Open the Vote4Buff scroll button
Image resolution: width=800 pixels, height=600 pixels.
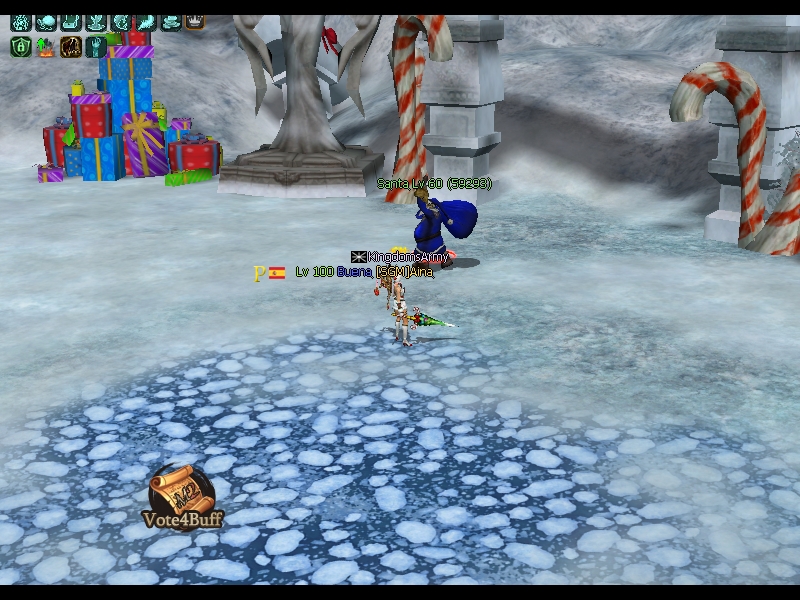click(182, 495)
